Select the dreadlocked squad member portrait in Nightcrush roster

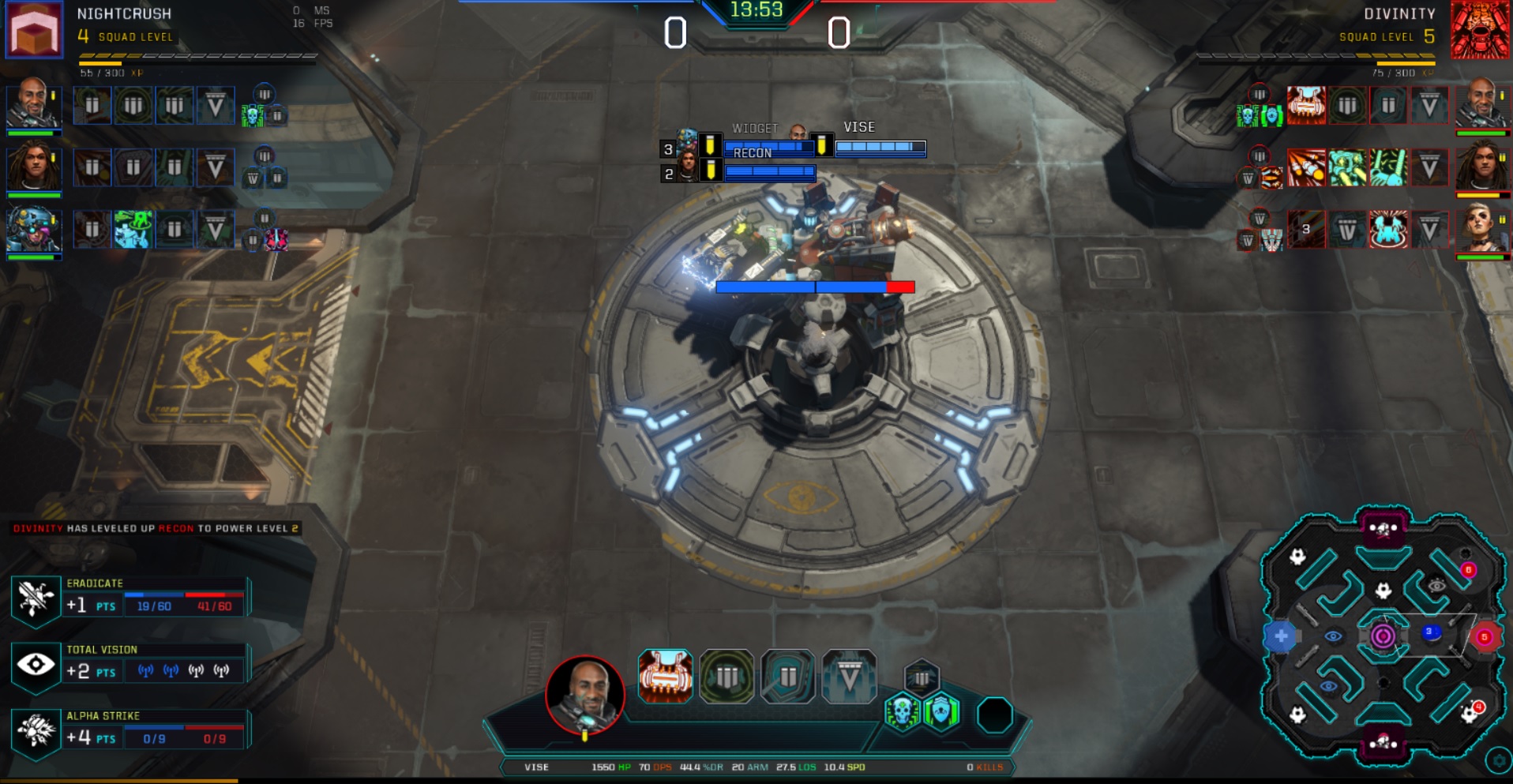tap(33, 166)
